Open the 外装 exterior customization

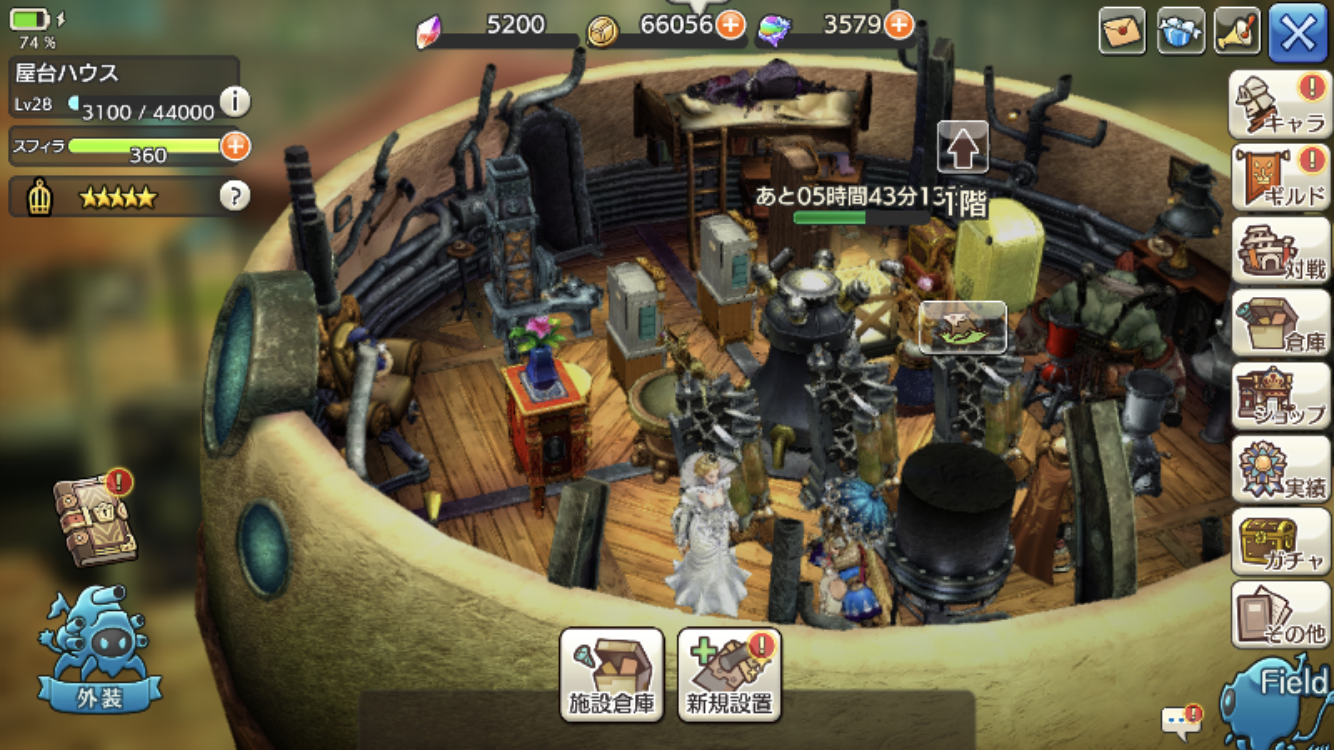tap(100, 650)
